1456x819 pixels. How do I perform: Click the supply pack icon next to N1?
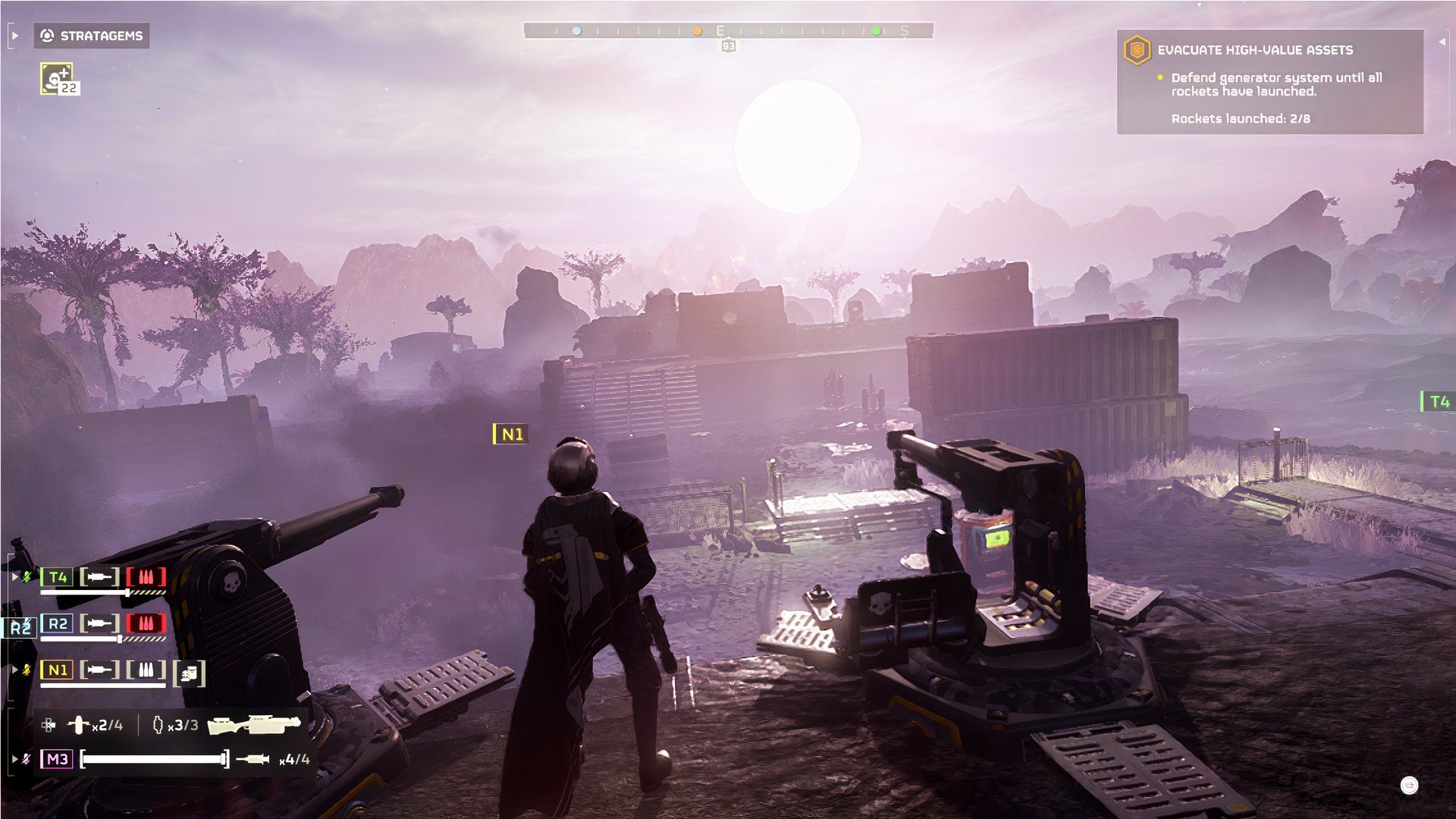[188, 672]
